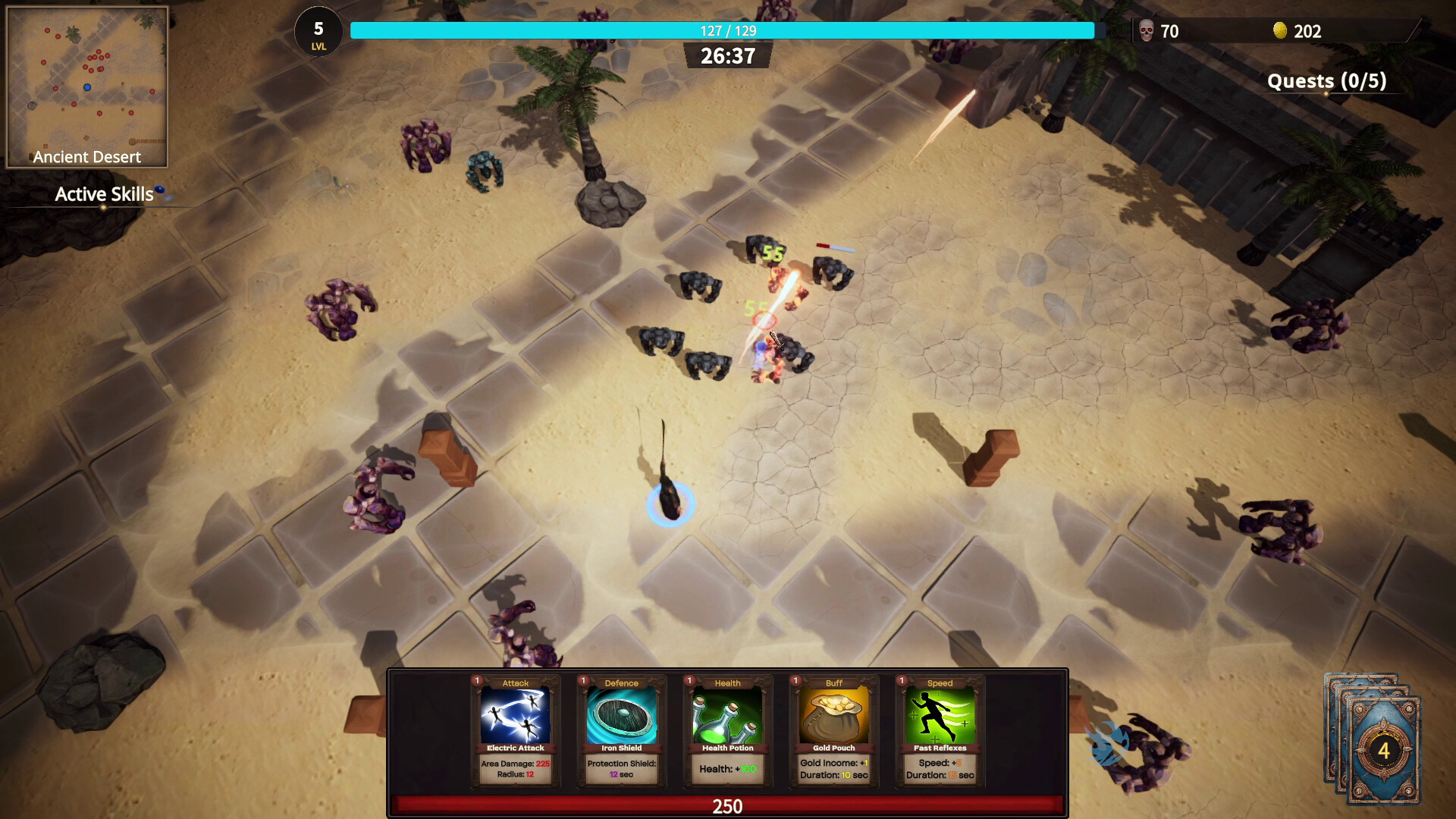Click the count badge on the Attack card
The width and height of the screenshot is (1456, 819).
coord(475,682)
